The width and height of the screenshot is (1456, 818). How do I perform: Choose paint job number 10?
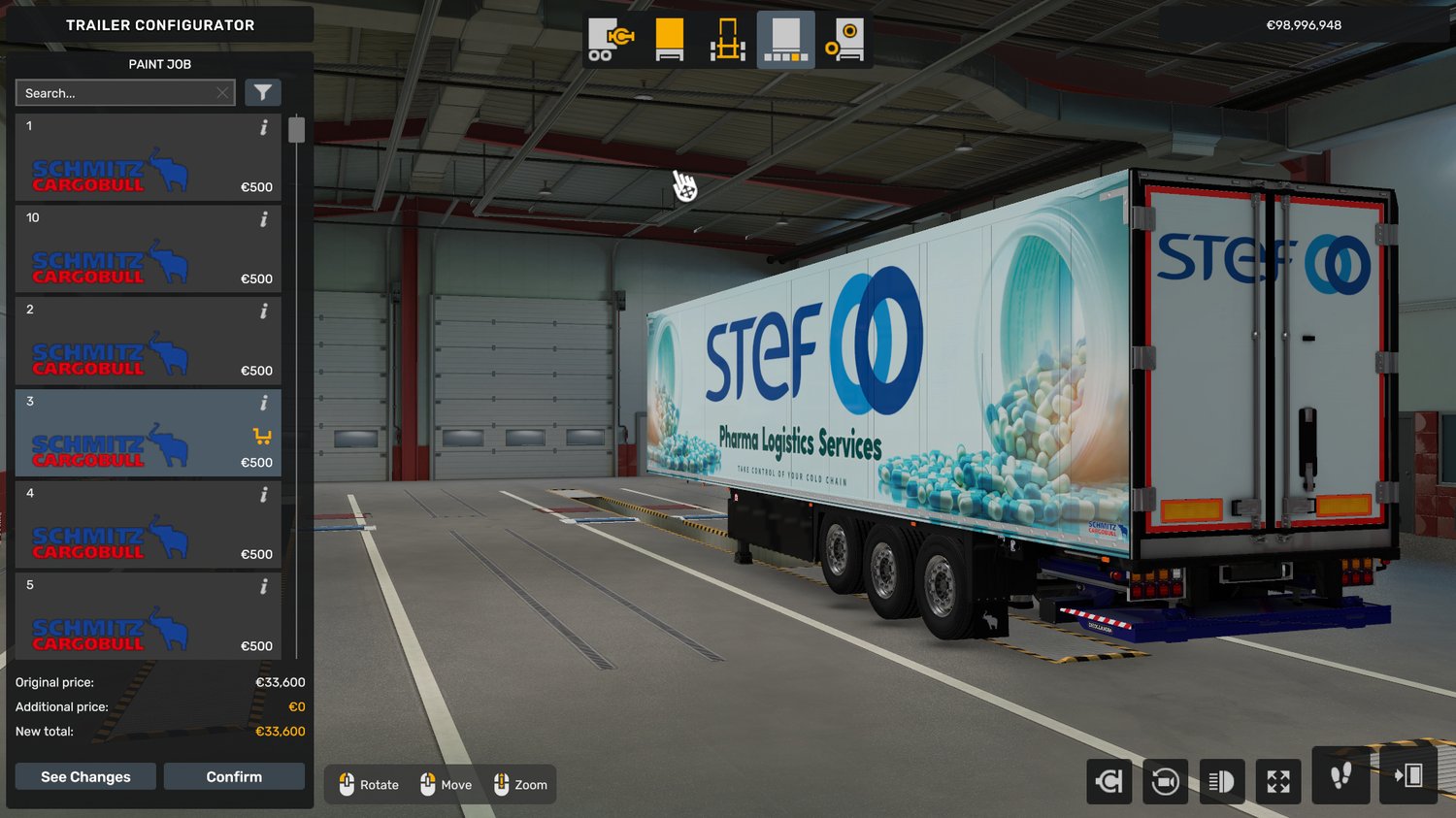pyautogui.click(x=148, y=249)
